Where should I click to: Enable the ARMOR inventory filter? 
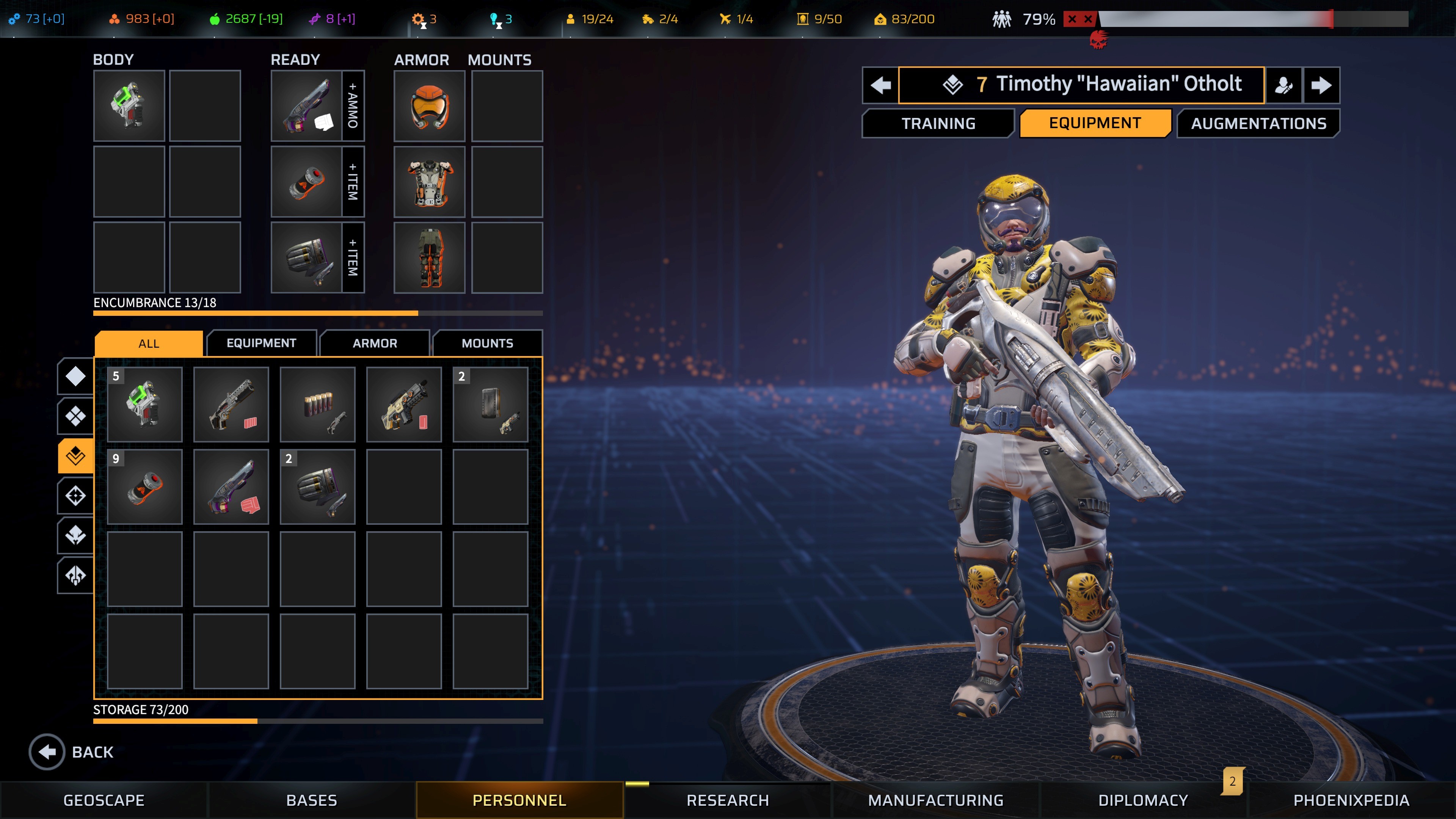(x=374, y=343)
